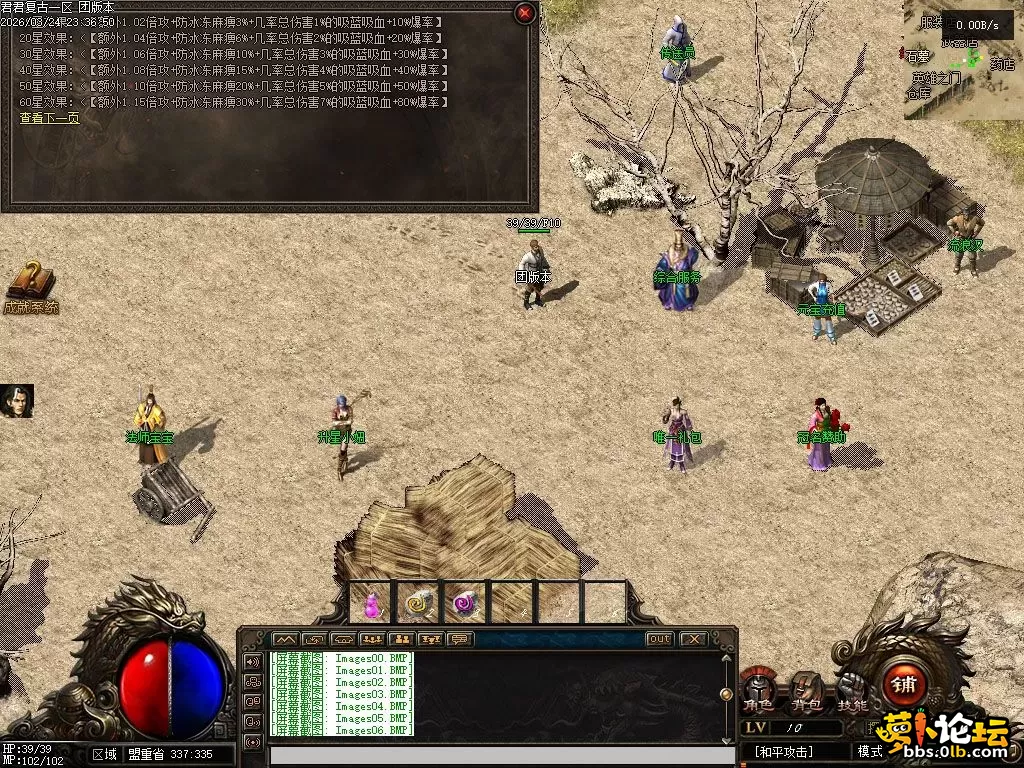Click the 查看下一页 next page link
This screenshot has width=1024, height=768.
point(49,118)
